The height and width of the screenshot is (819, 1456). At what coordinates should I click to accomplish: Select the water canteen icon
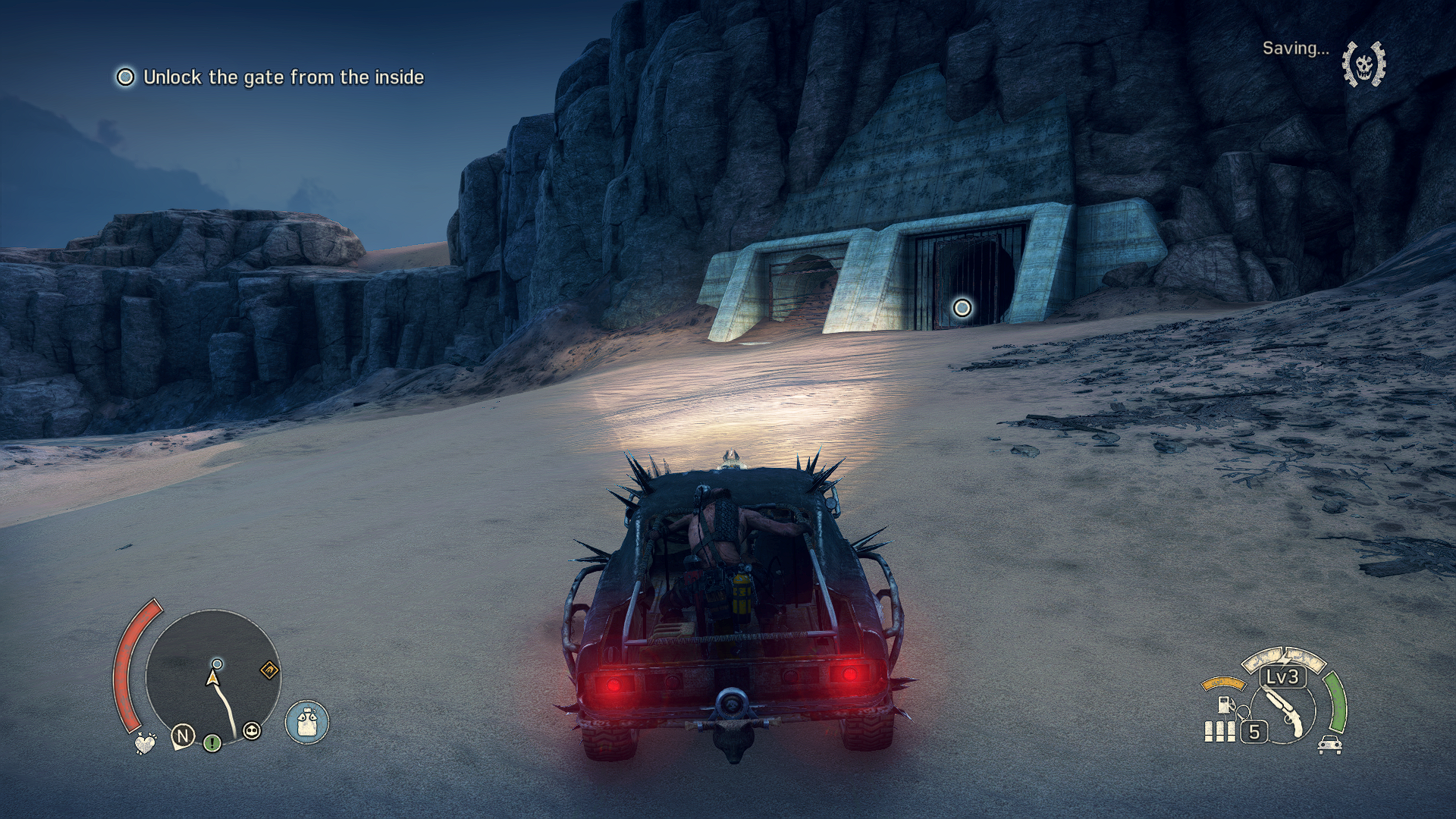(x=307, y=721)
